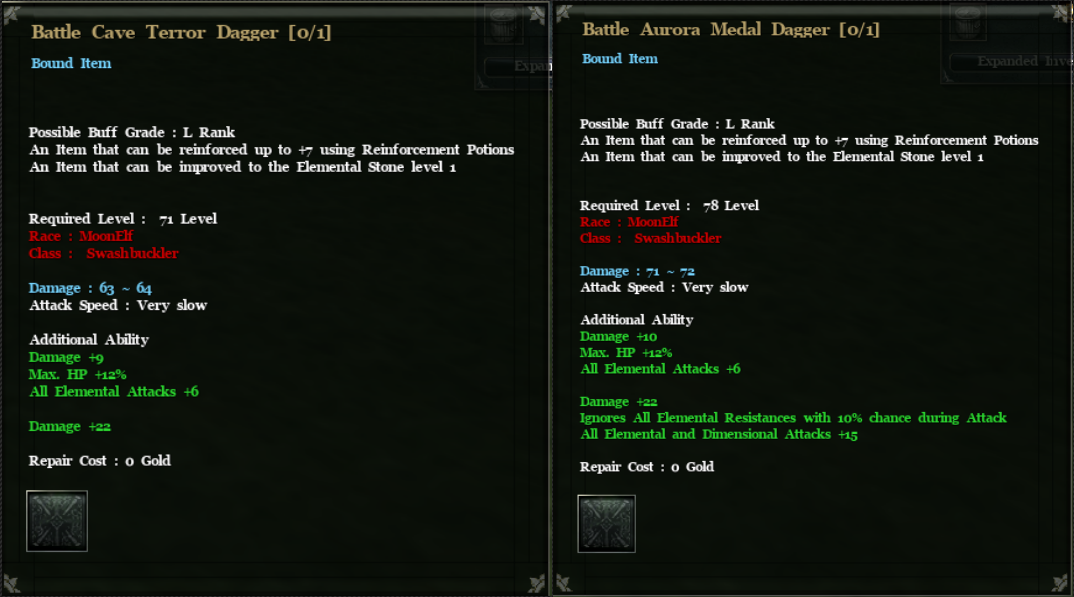
Task: Open Expanded Inventory behind the Aurora Medal tooltip
Action: point(1010,61)
